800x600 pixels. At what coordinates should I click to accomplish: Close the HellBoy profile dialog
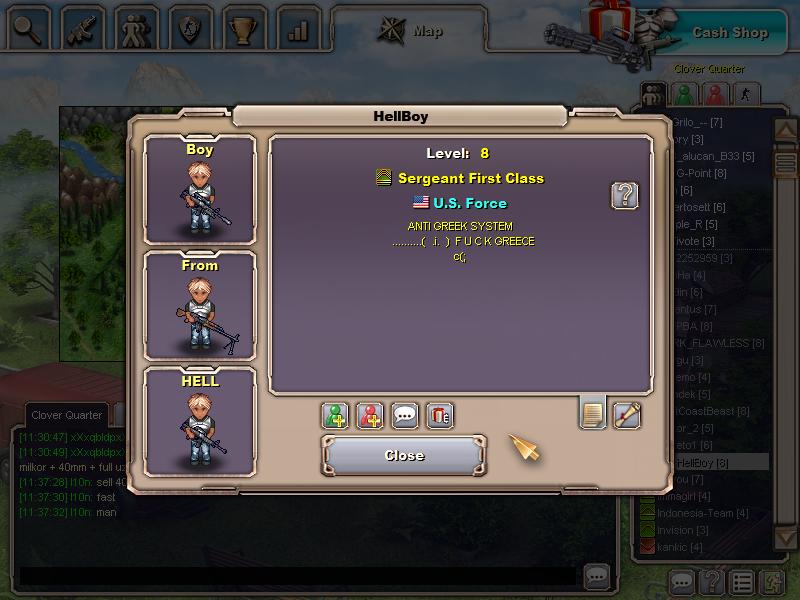pyautogui.click(x=404, y=455)
